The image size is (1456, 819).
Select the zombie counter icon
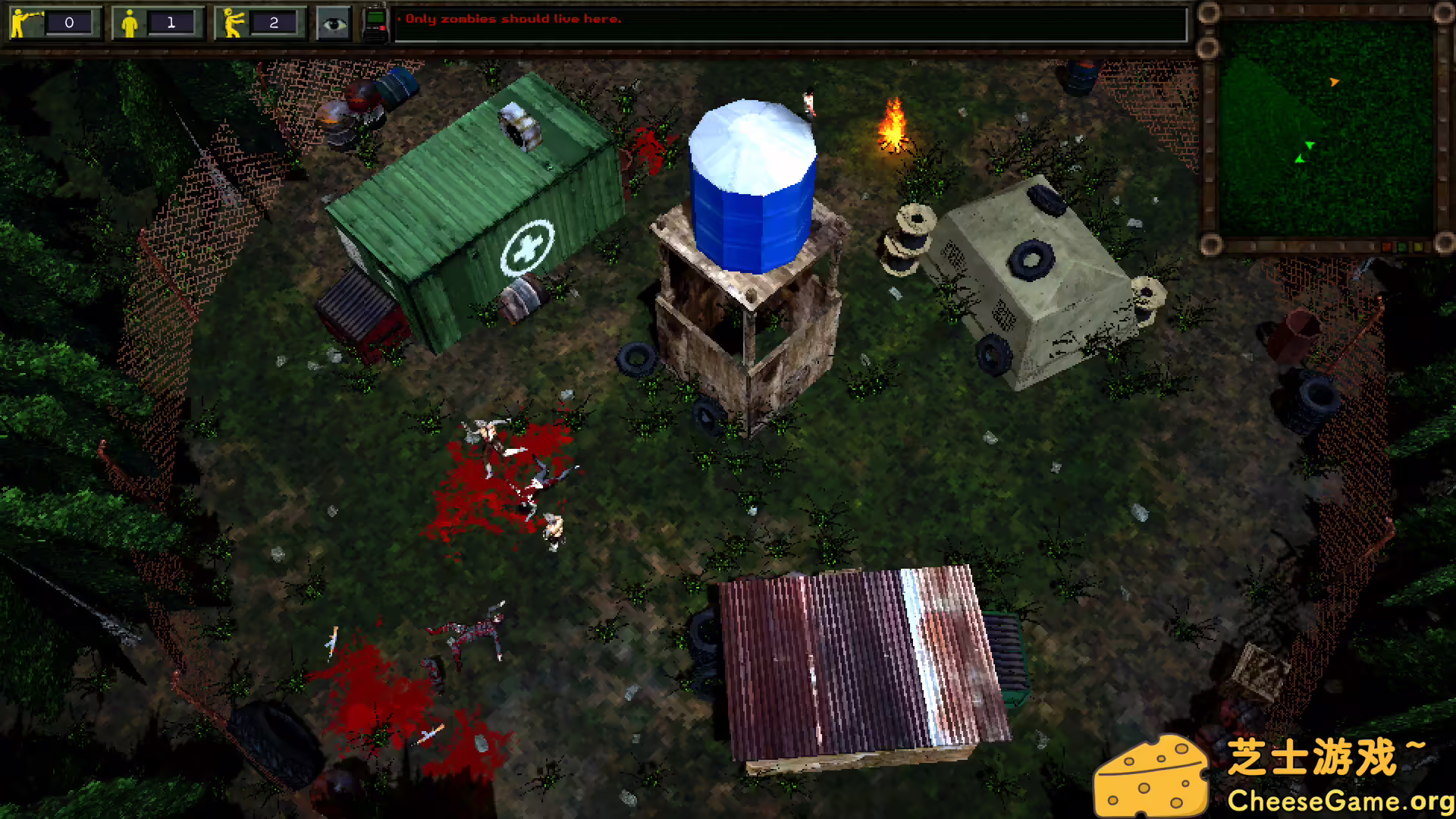tap(231, 22)
